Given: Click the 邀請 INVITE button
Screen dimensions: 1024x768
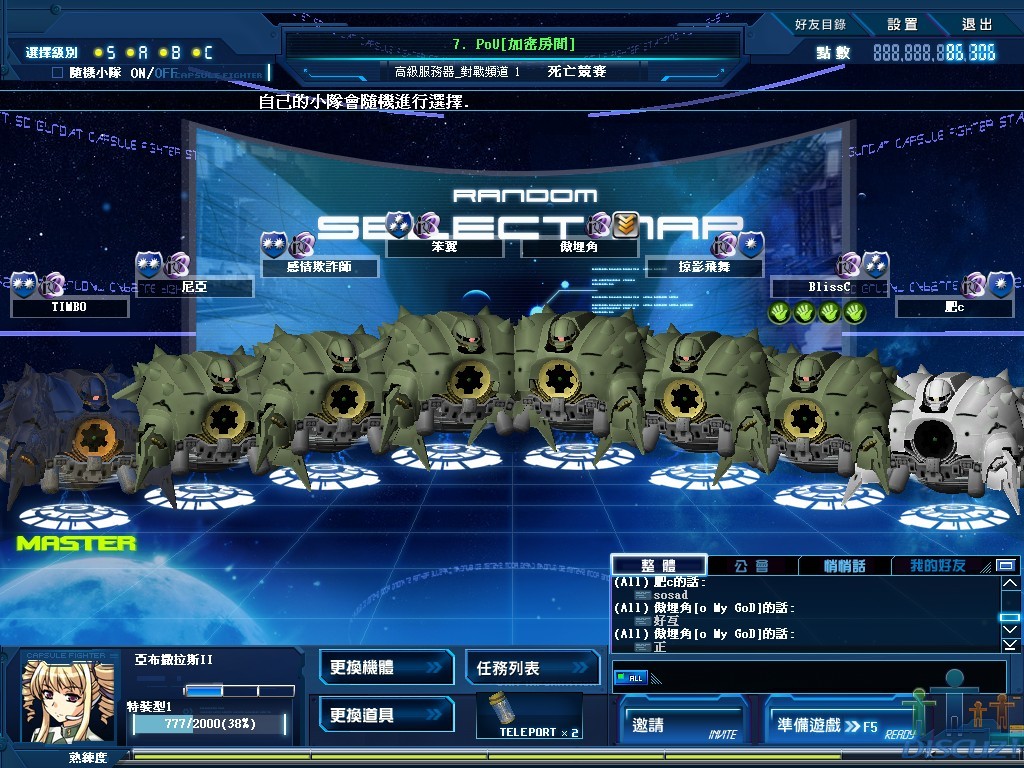Looking at the screenshot, I should click(x=685, y=725).
